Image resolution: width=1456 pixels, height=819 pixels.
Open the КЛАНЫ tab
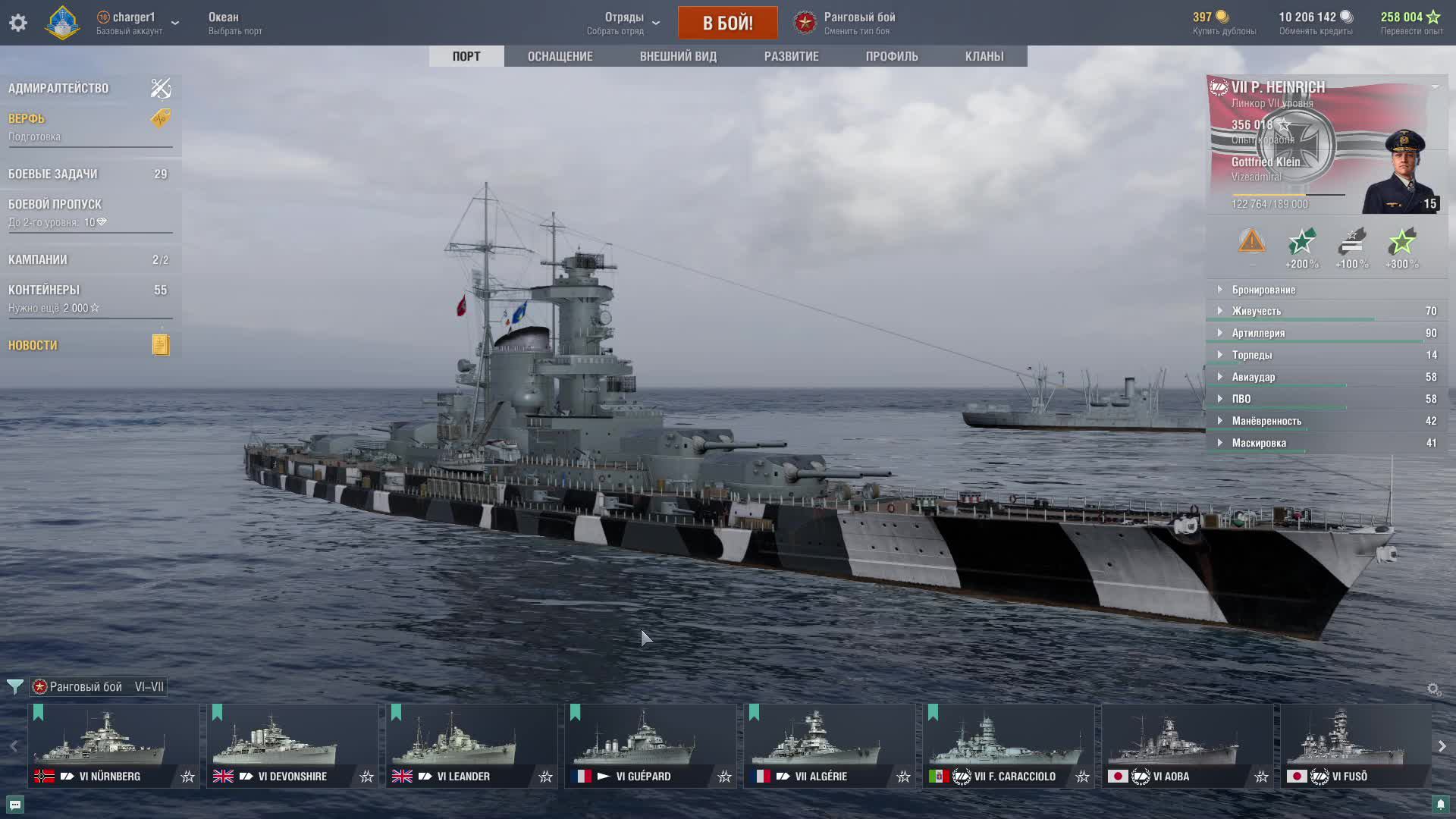[x=984, y=56]
